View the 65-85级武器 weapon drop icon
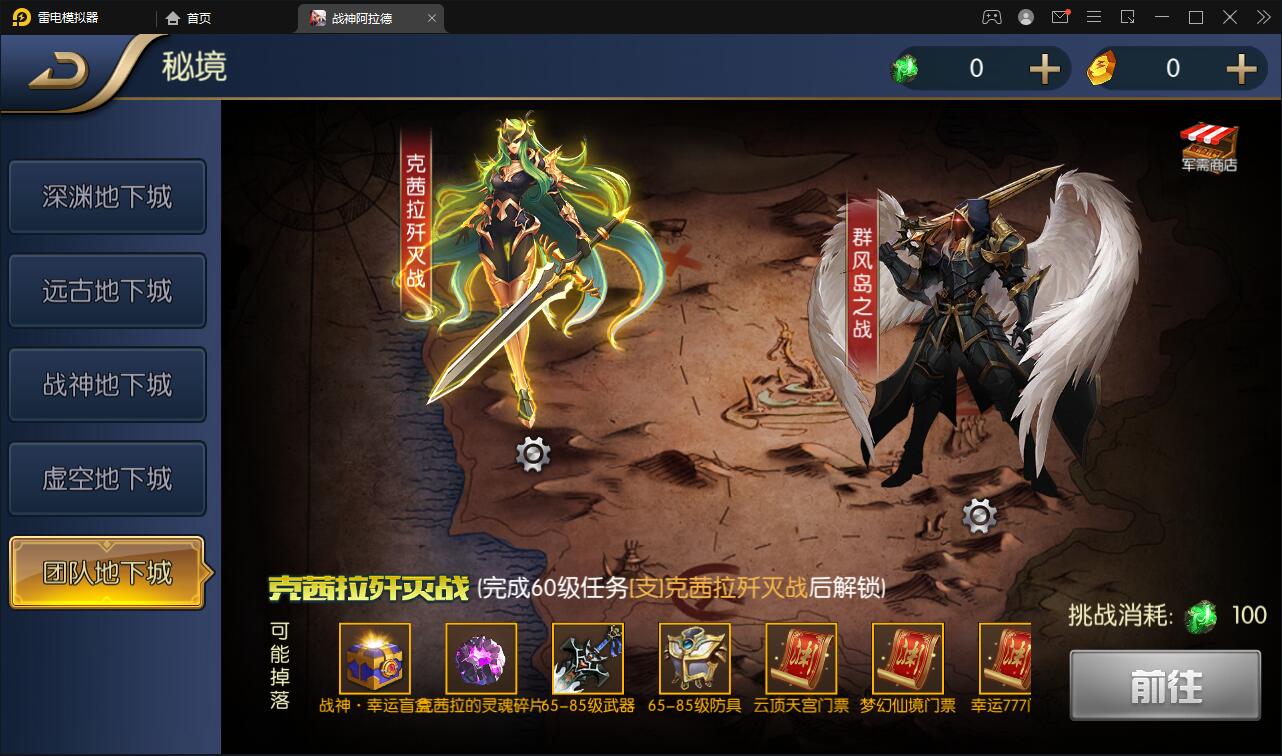The width and height of the screenshot is (1282, 756). coord(588,660)
